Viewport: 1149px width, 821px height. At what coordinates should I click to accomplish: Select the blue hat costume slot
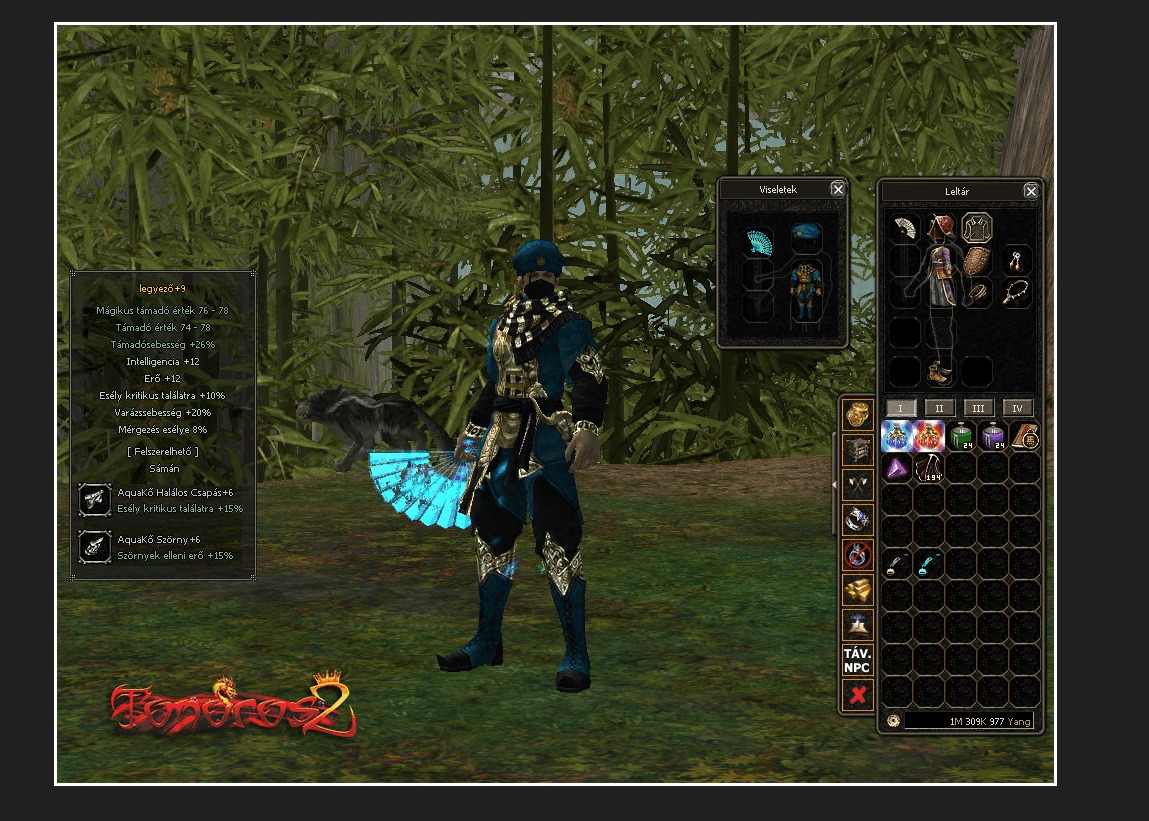806,238
